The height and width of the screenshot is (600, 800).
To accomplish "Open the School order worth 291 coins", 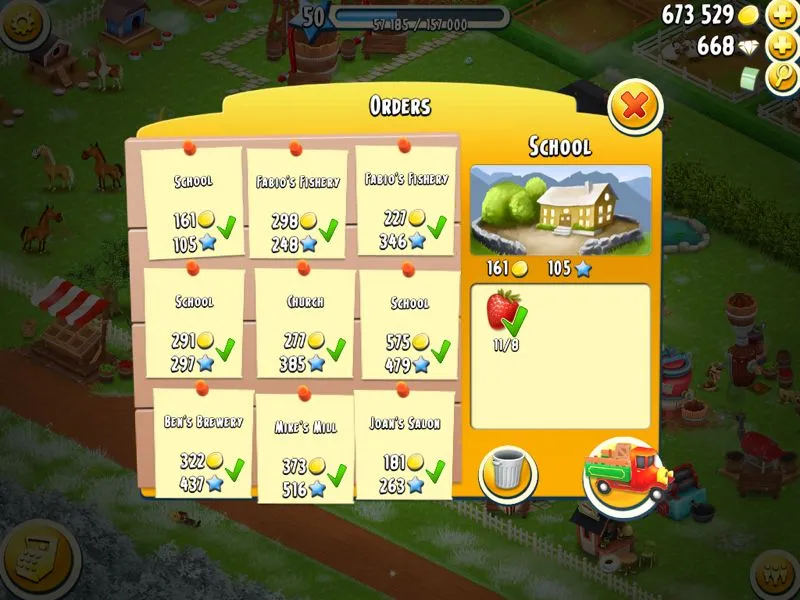I will tap(194, 323).
